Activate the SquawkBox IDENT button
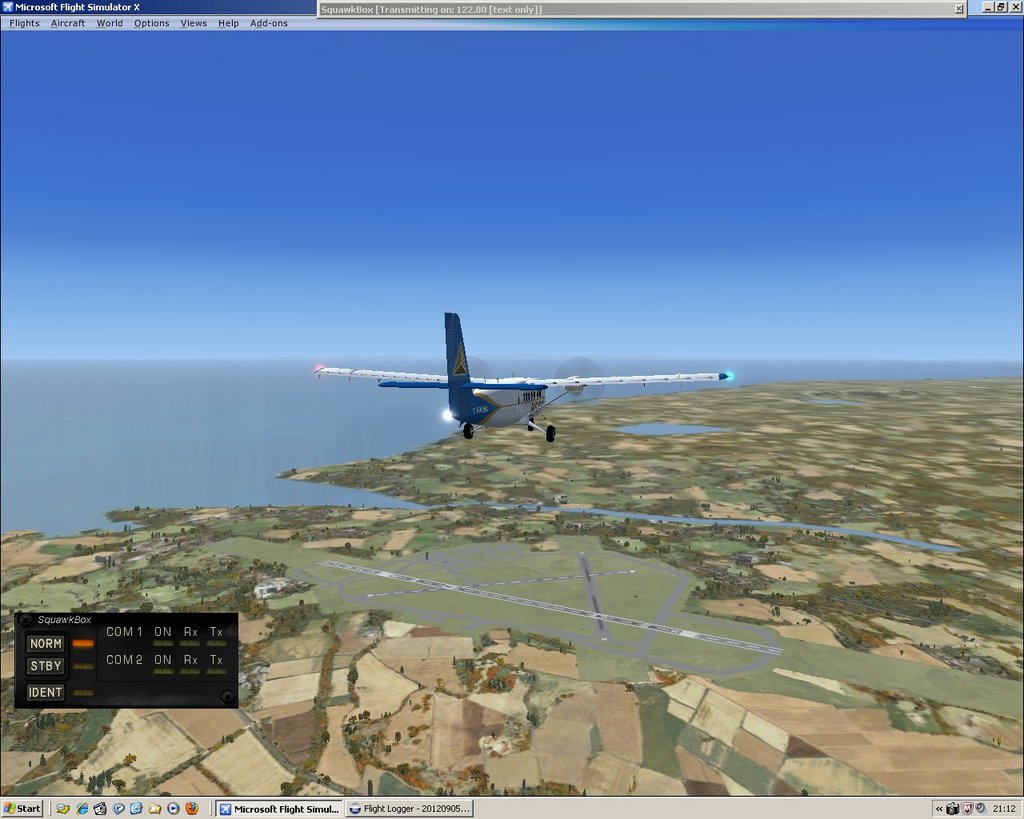The image size is (1024, 819). pyautogui.click(x=46, y=692)
